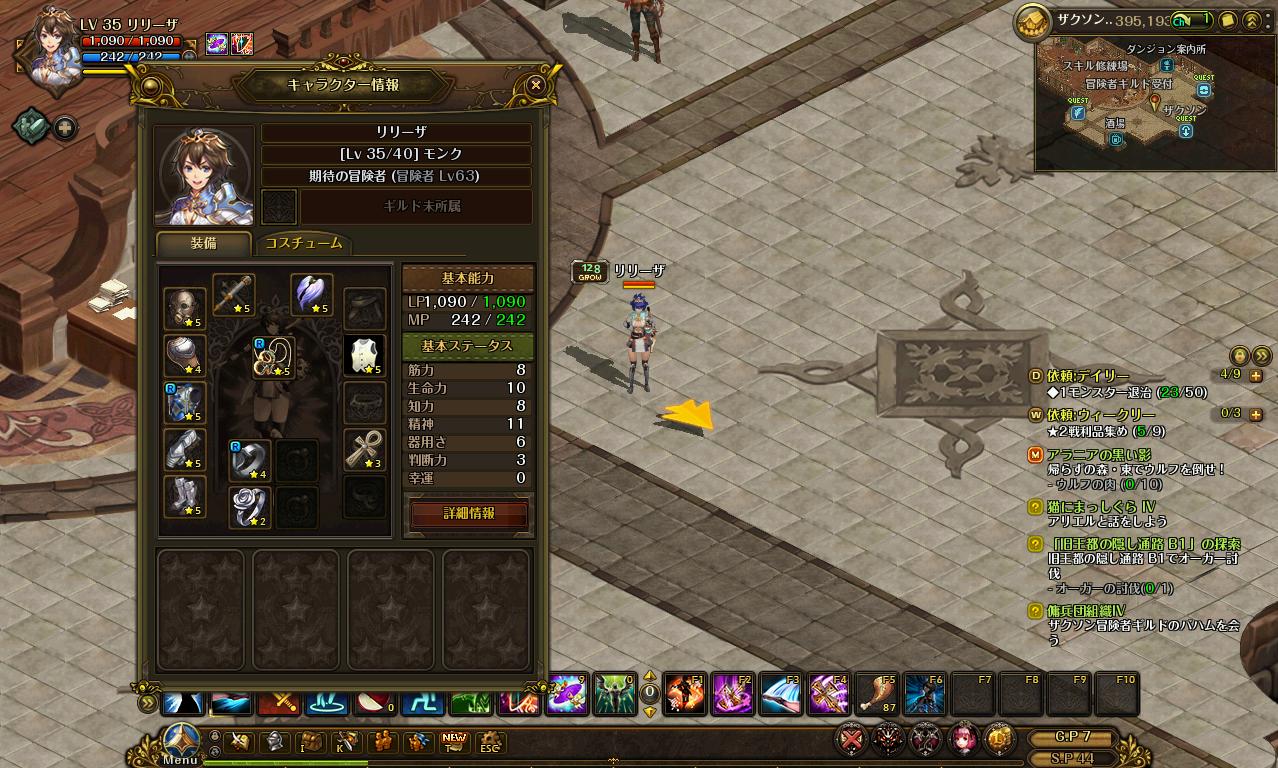The height and width of the screenshot is (768, 1278).
Task: Open 詳細情報 detailed stats
Action: pyautogui.click(x=469, y=513)
